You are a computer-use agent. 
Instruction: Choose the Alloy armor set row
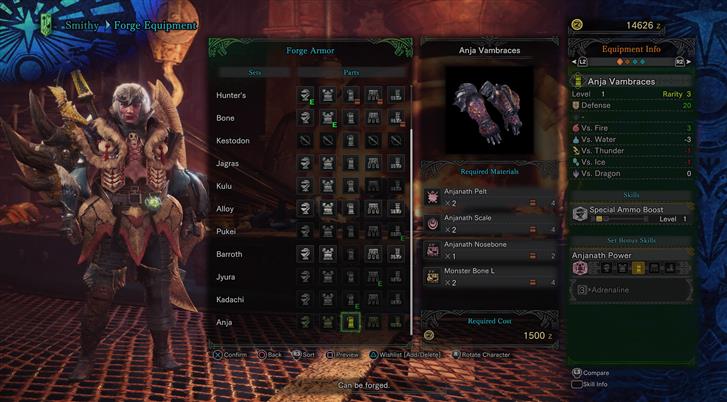tap(225, 209)
